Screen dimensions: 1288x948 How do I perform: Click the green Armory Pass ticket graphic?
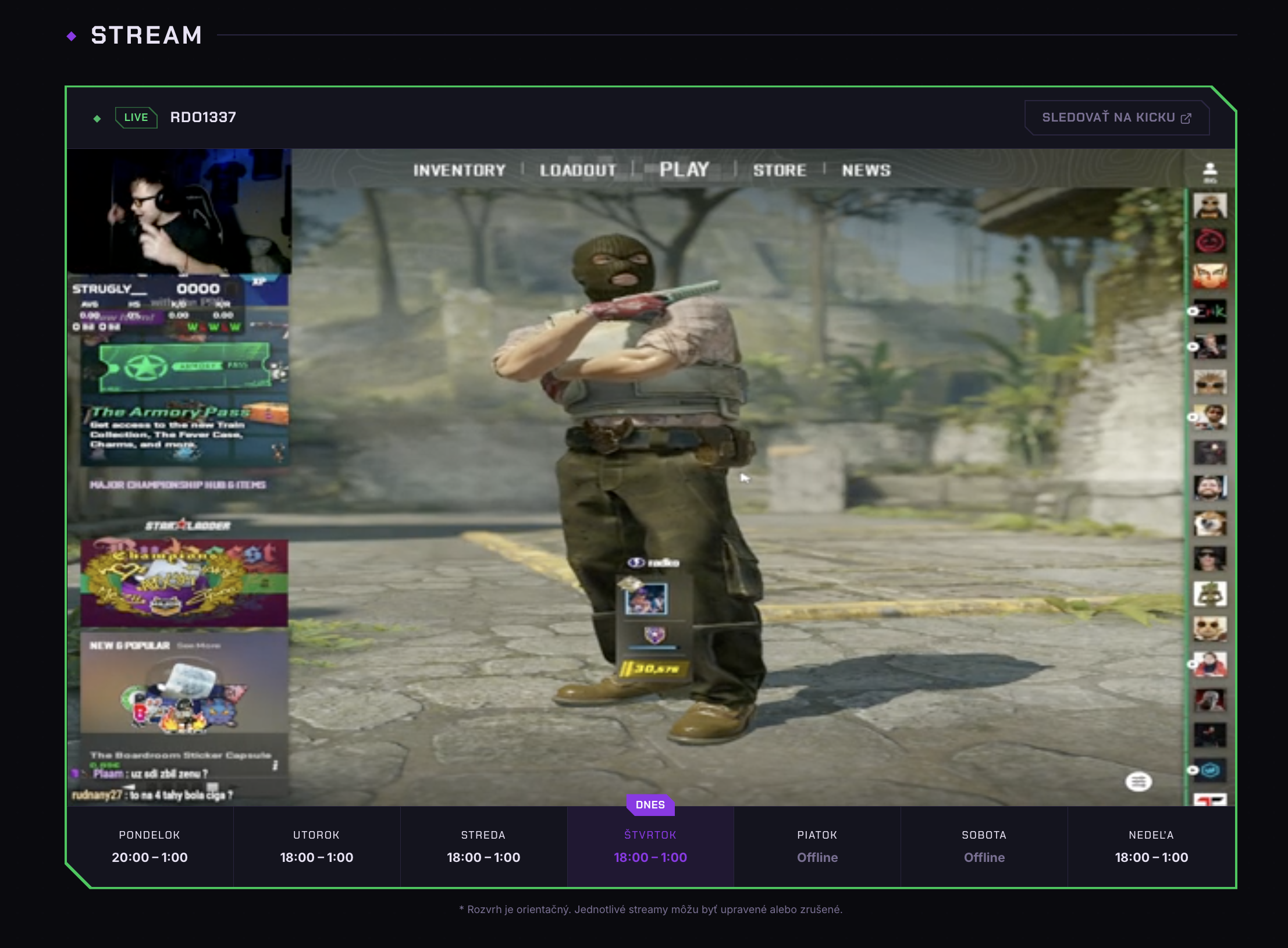click(x=185, y=367)
